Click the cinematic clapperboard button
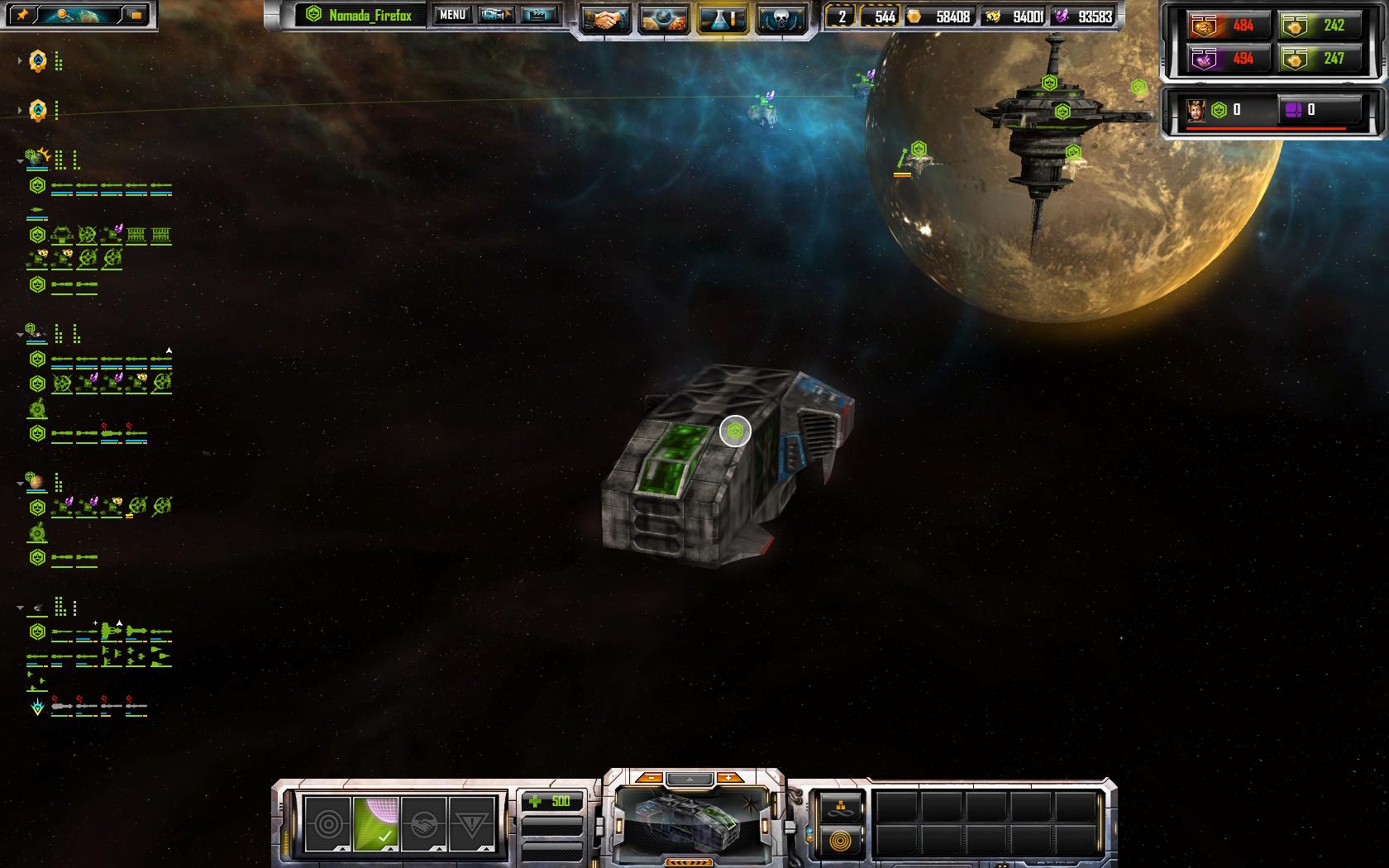Screen dimensions: 1389x868 538,16
